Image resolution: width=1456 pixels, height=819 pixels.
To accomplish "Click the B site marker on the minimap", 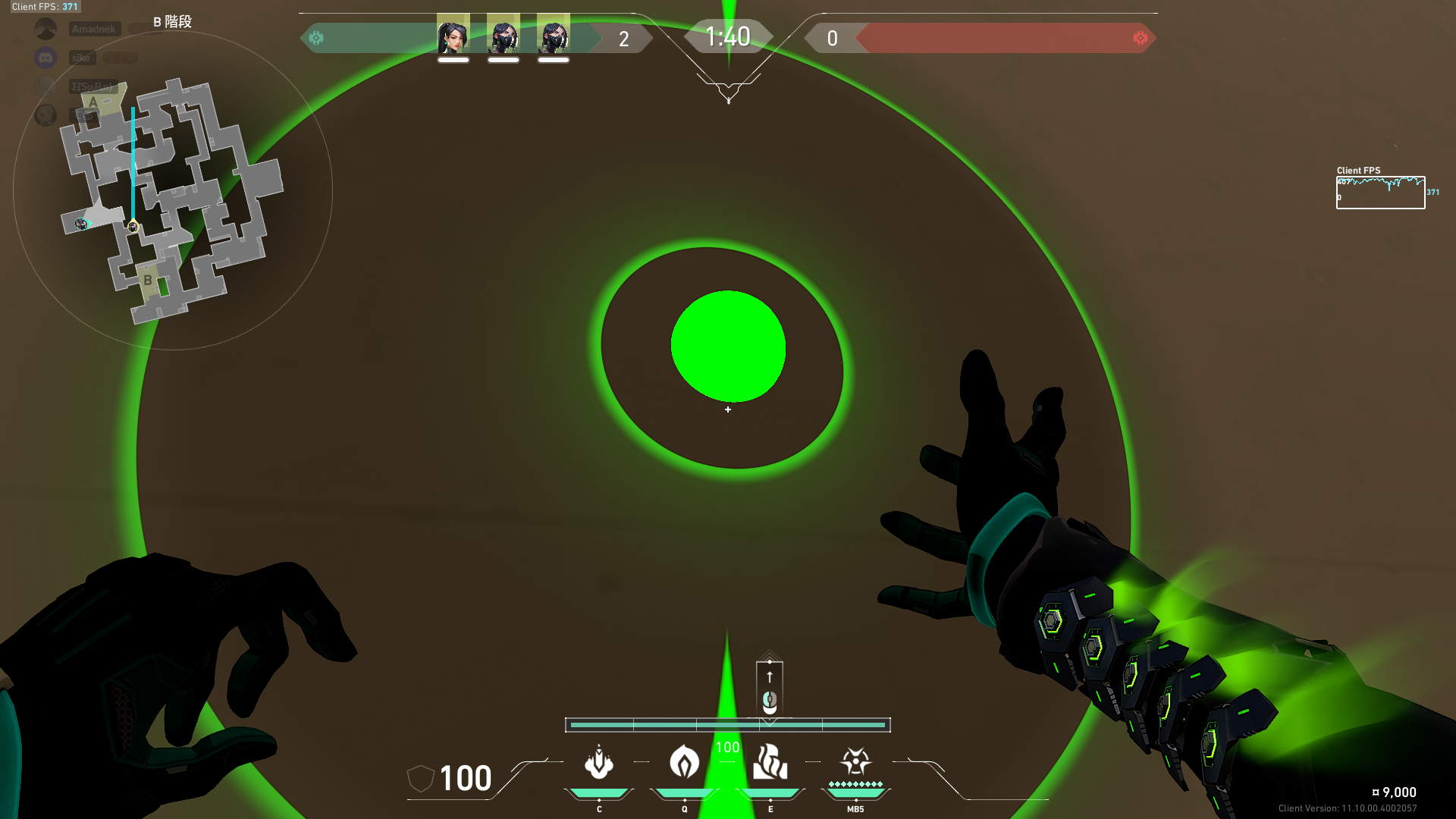I will pyautogui.click(x=149, y=281).
